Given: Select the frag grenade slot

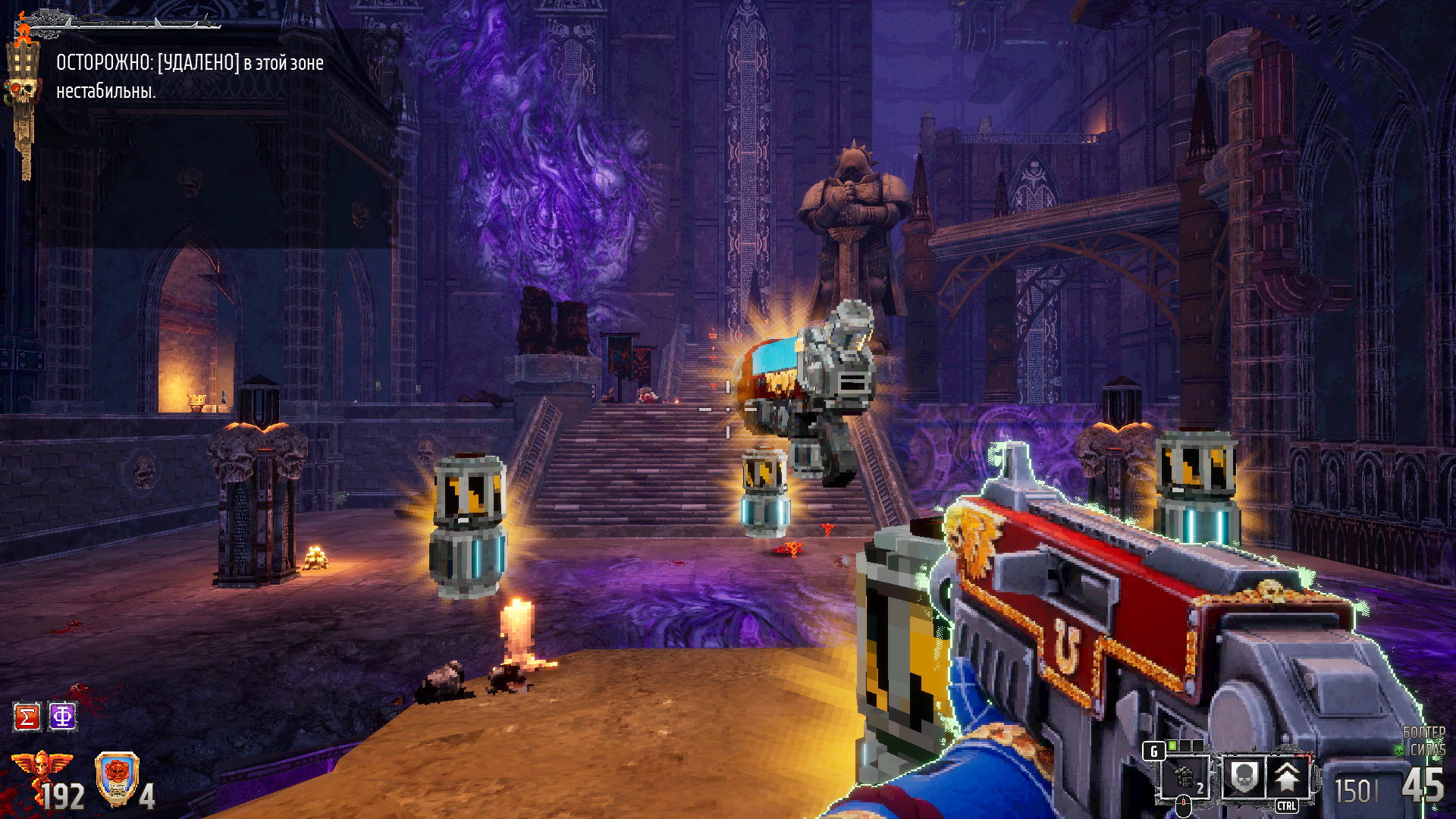Looking at the screenshot, I should 1185,777.
